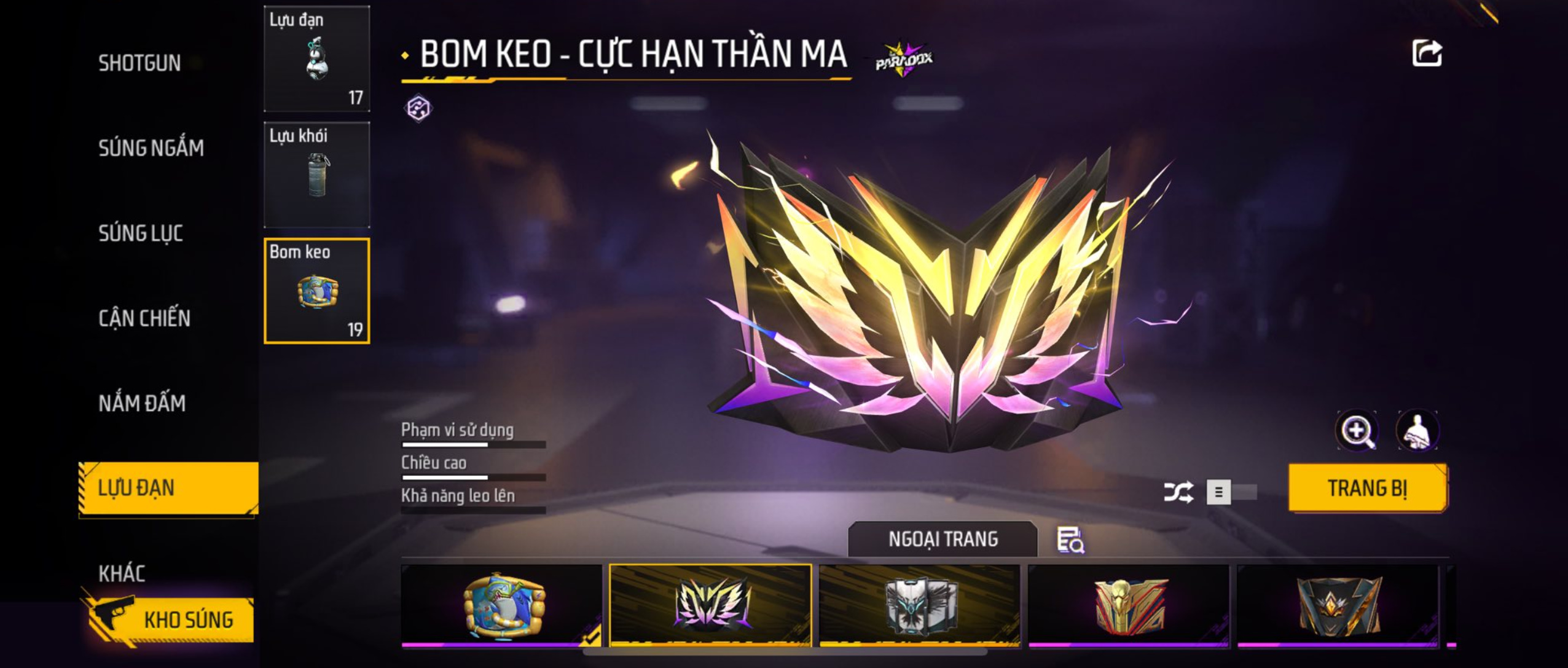Viewport: 1568px width, 668px height.
Task: Select the Súng Ngắm category
Action: coord(151,148)
